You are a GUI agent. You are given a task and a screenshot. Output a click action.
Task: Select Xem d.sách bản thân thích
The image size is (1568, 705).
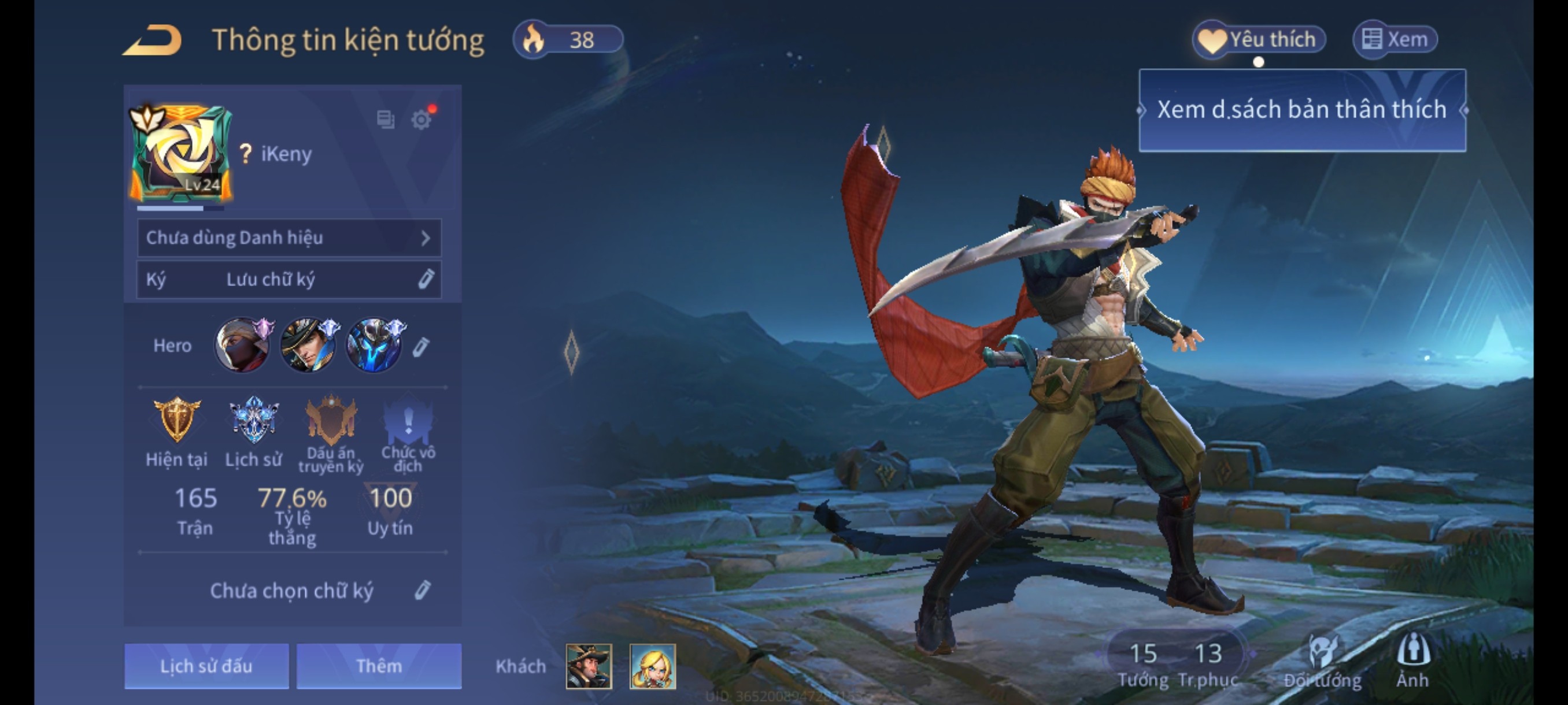[1301, 110]
